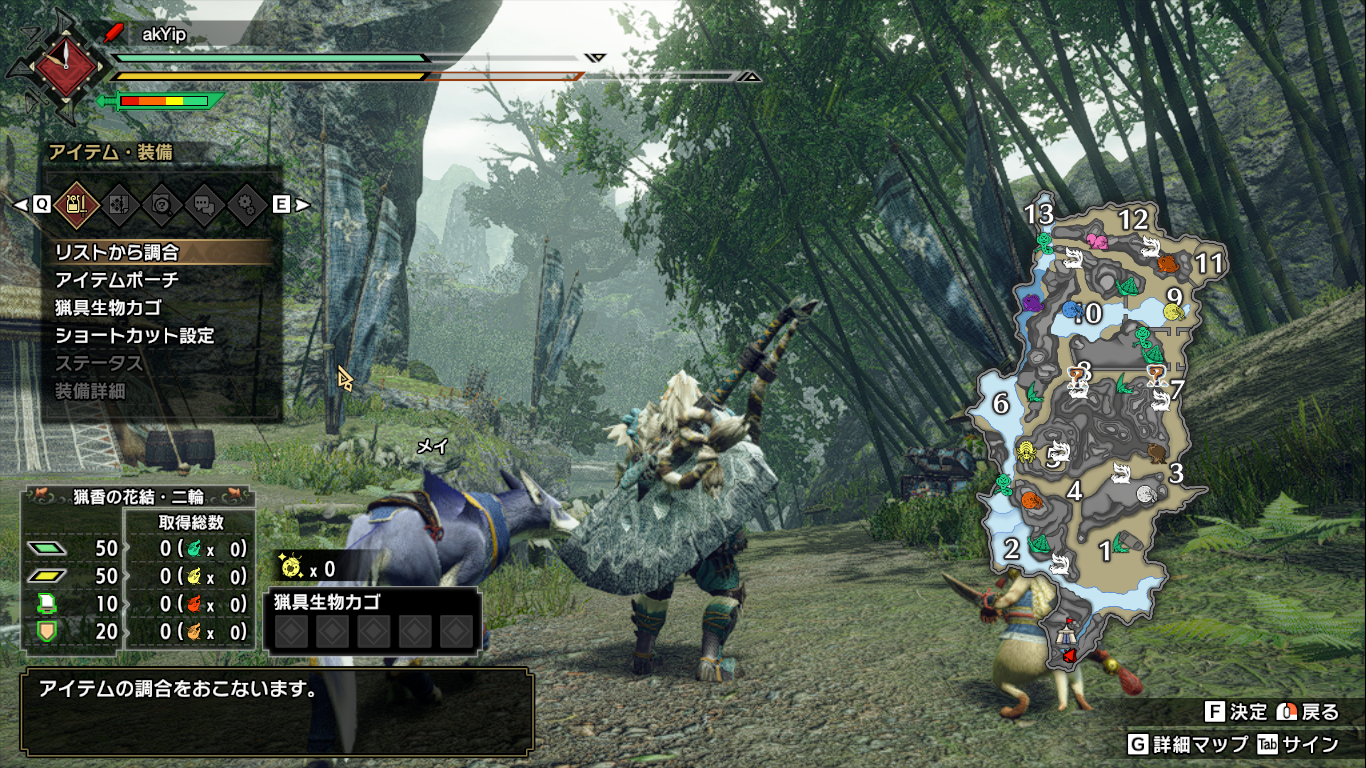Switch to the quest board tab

[x=117, y=204]
